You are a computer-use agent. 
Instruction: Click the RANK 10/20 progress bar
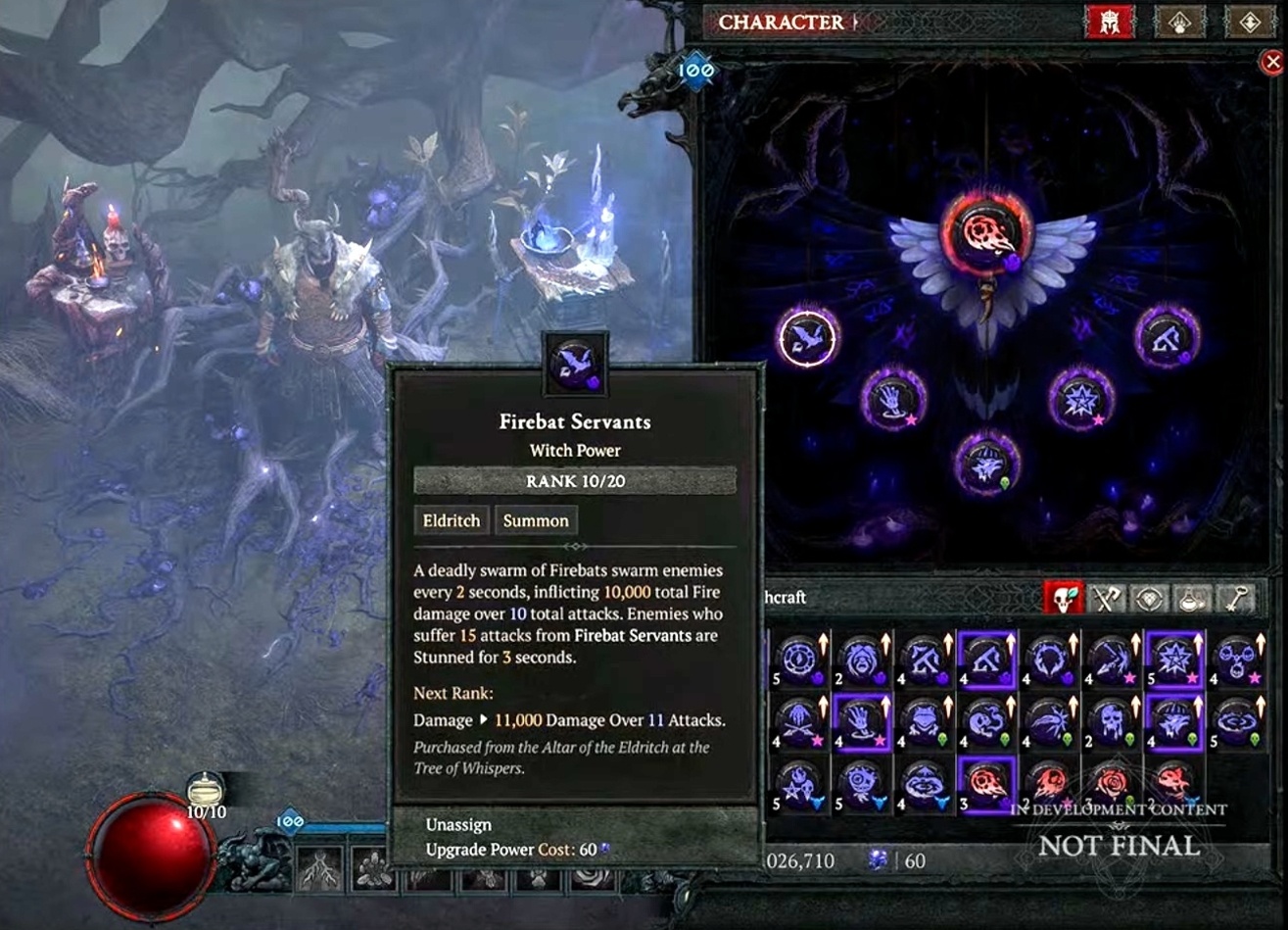574,481
